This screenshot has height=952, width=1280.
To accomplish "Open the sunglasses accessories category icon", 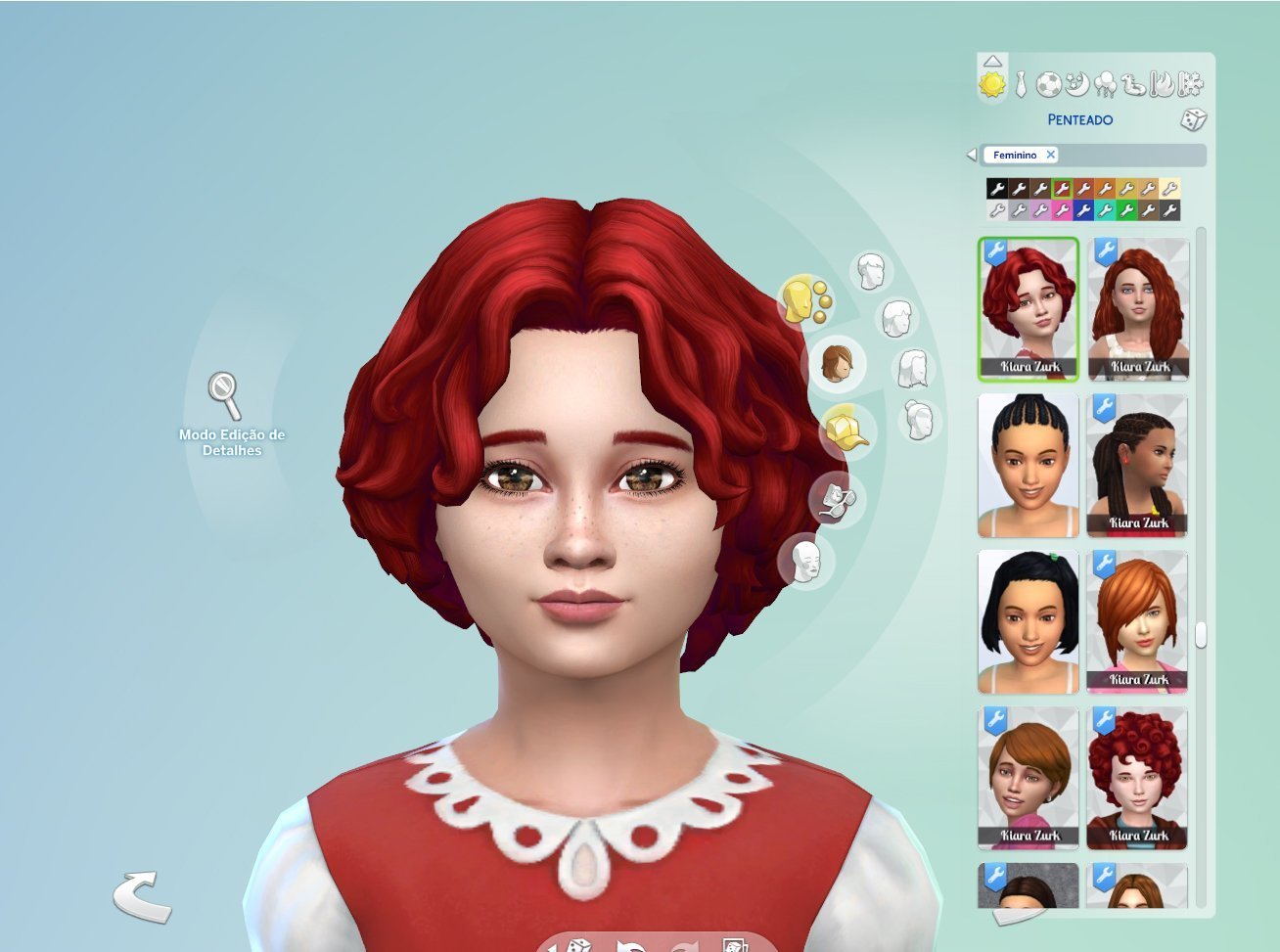I will coord(836,499).
